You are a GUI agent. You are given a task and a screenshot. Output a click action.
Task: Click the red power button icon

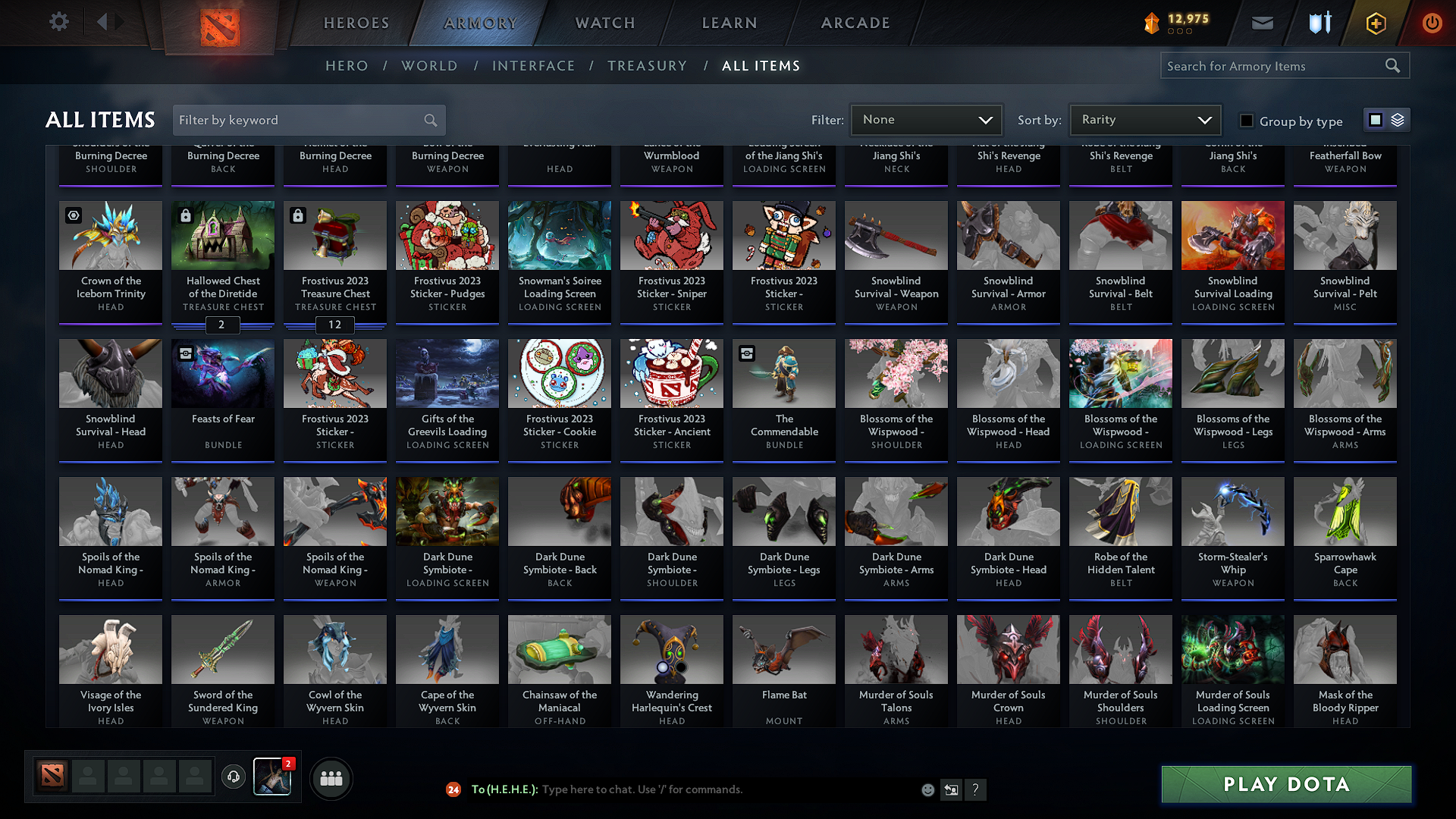coord(1432,23)
